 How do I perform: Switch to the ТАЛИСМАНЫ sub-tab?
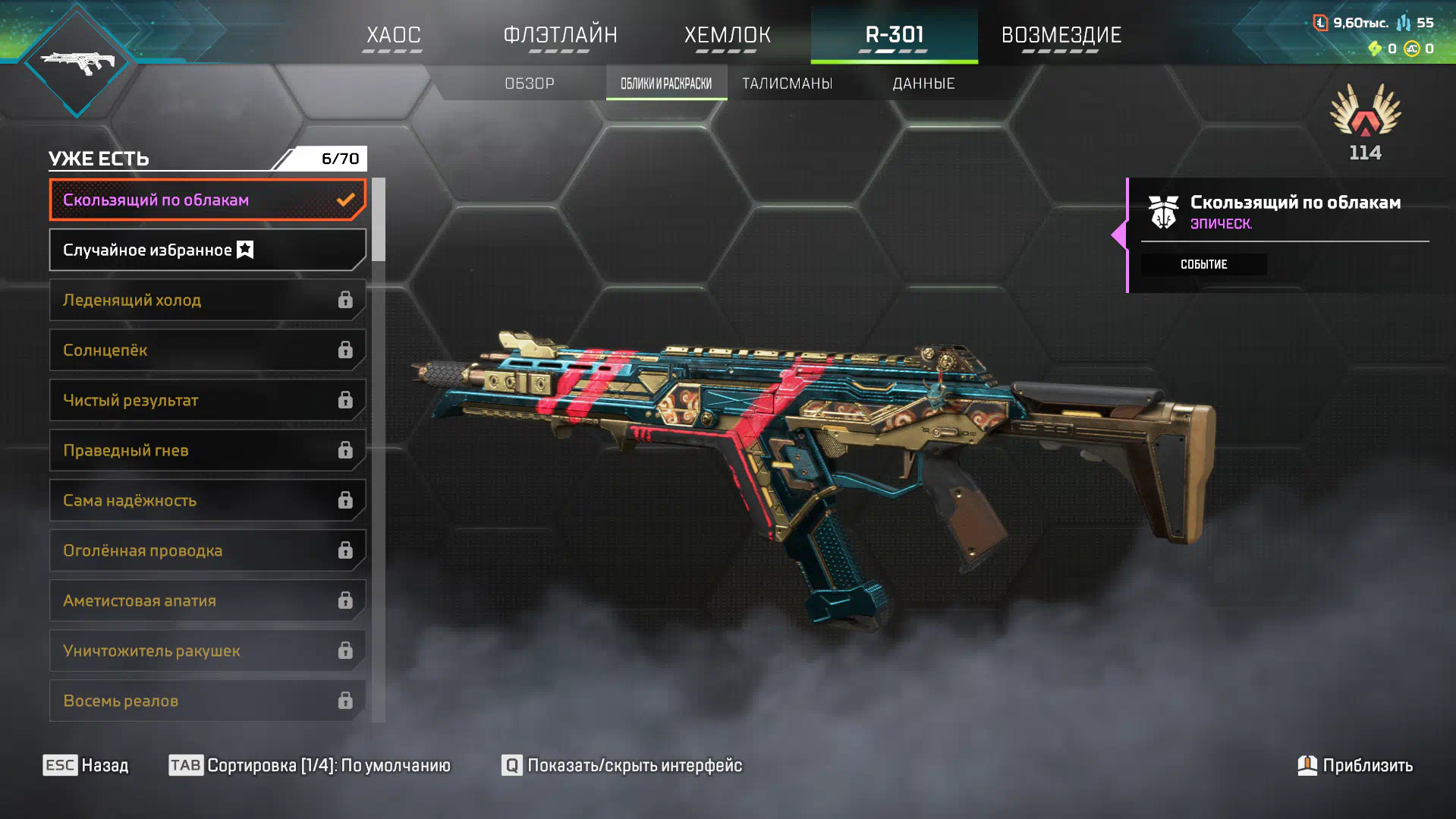tap(787, 83)
